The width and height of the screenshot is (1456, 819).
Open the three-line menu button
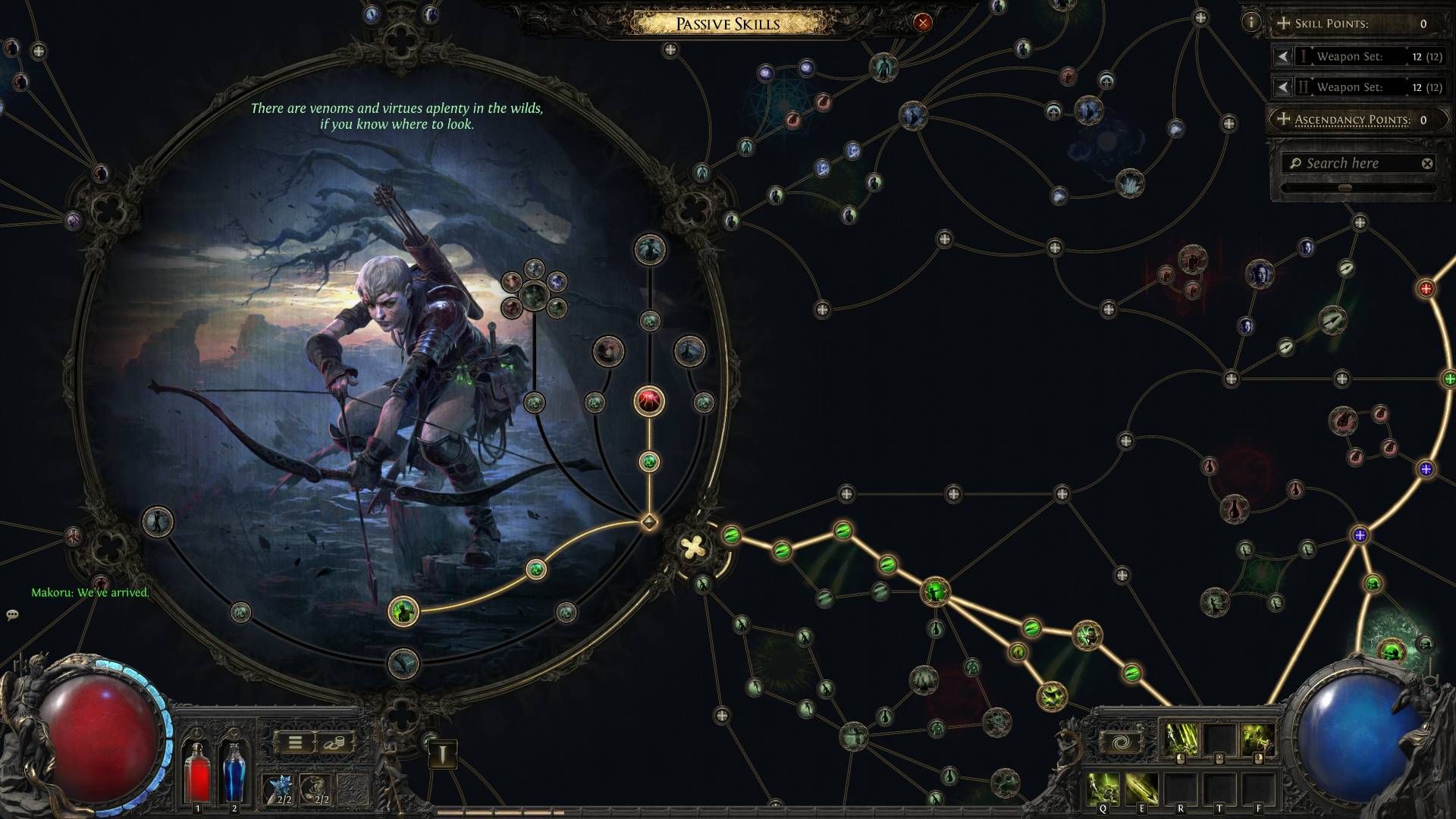[295, 742]
